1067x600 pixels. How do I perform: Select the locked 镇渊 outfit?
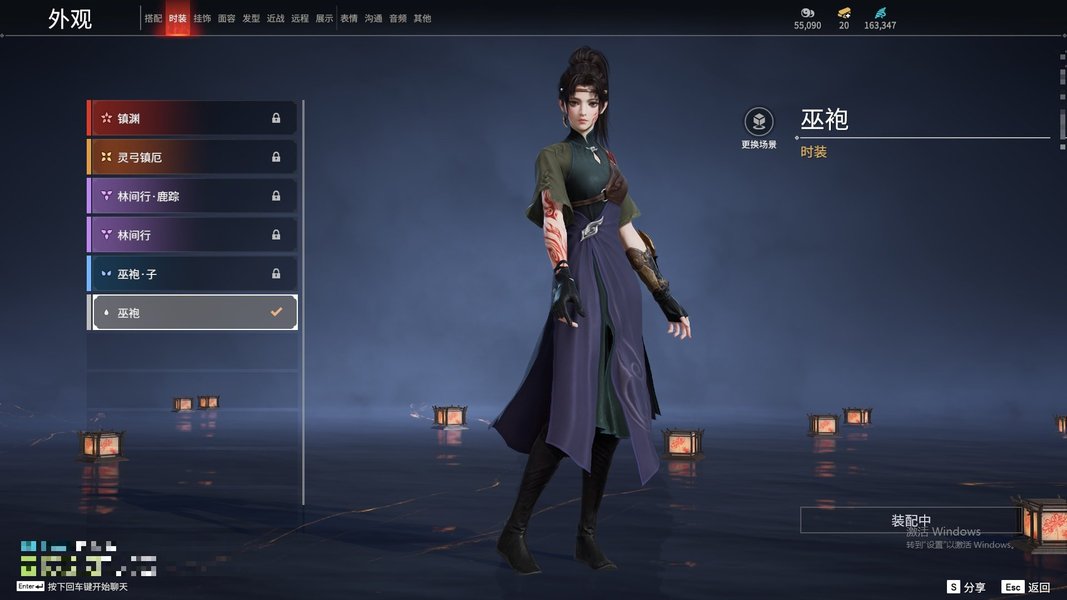click(192, 118)
